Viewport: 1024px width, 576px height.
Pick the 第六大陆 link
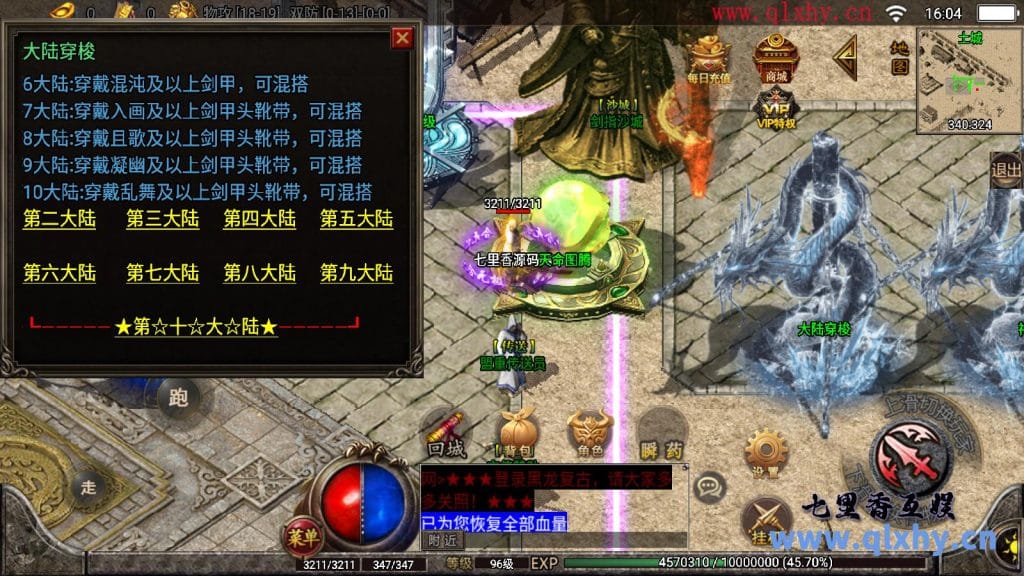pyautogui.click(x=59, y=273)
